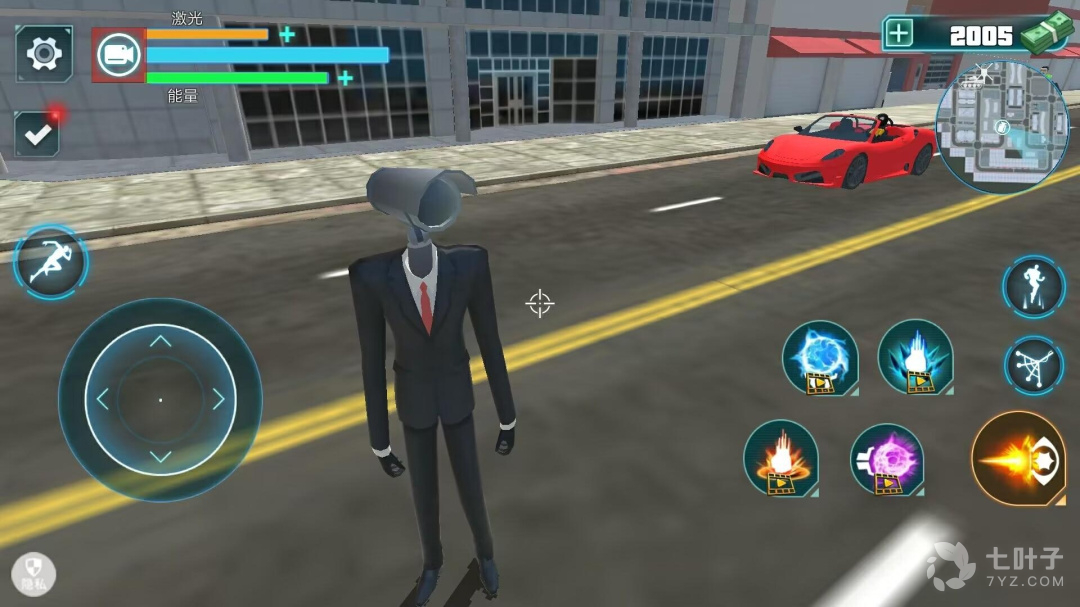Tap the jumping figure action button
Screen dimensions: 1080x607
[x=1033, y=287]
